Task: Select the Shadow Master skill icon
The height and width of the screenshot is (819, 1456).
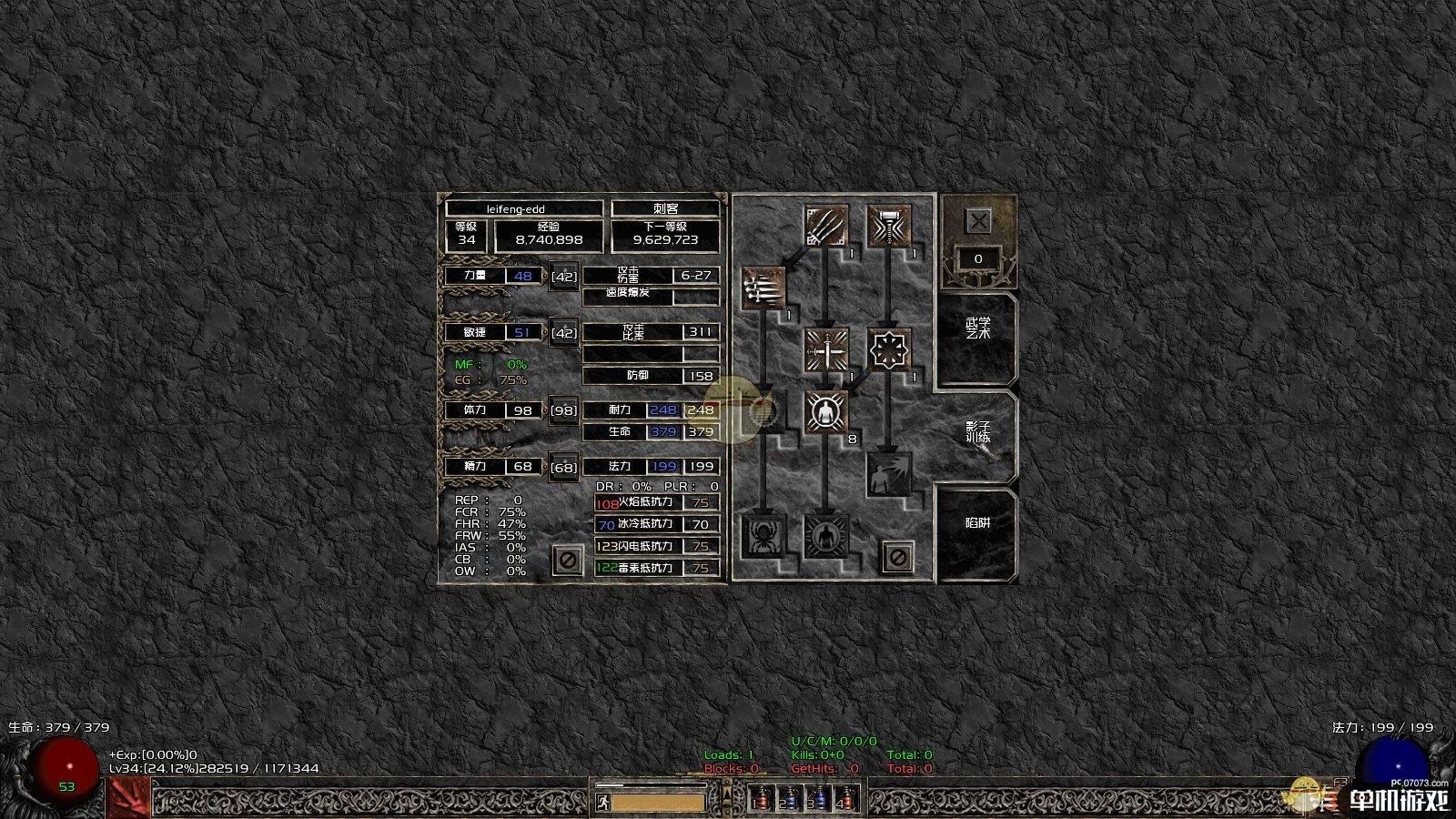Action: (x=826, y=536)
